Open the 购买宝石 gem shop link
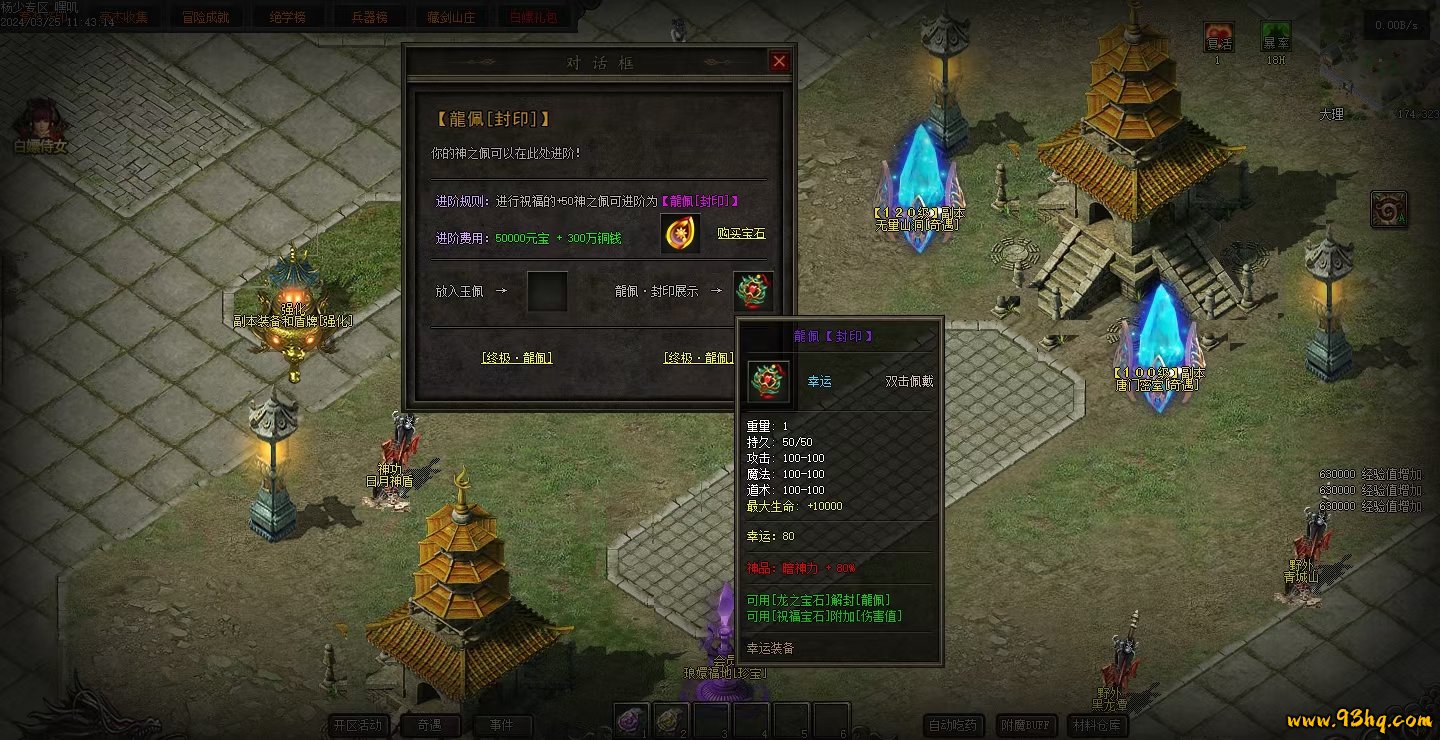The image size is (1440, 740). 741,233
